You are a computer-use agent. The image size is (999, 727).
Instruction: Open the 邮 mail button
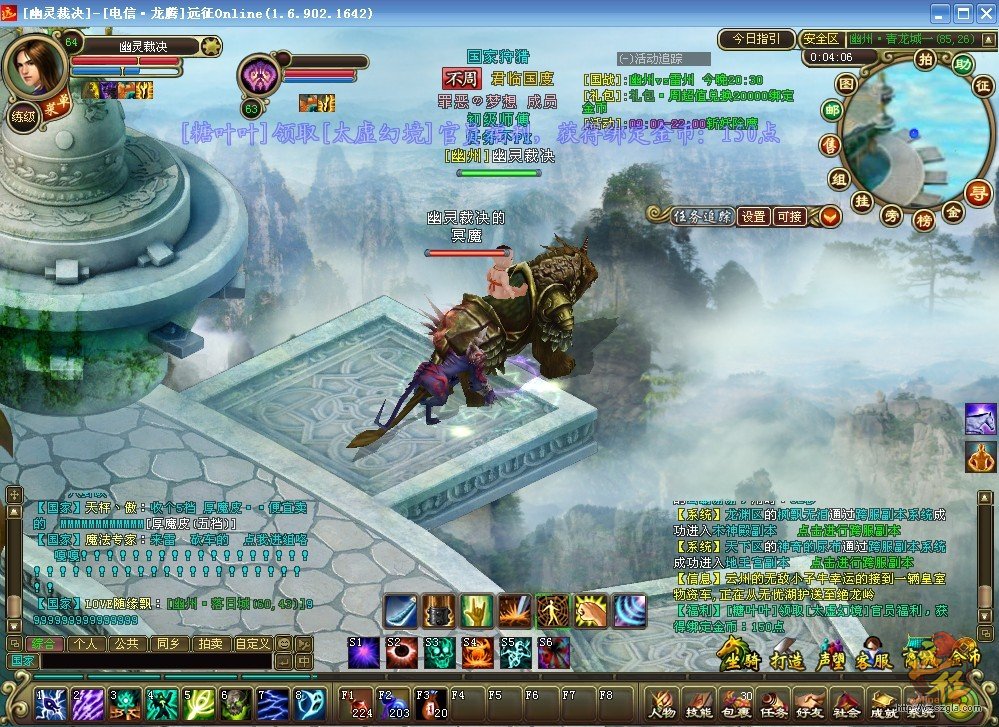pos(832,110)
